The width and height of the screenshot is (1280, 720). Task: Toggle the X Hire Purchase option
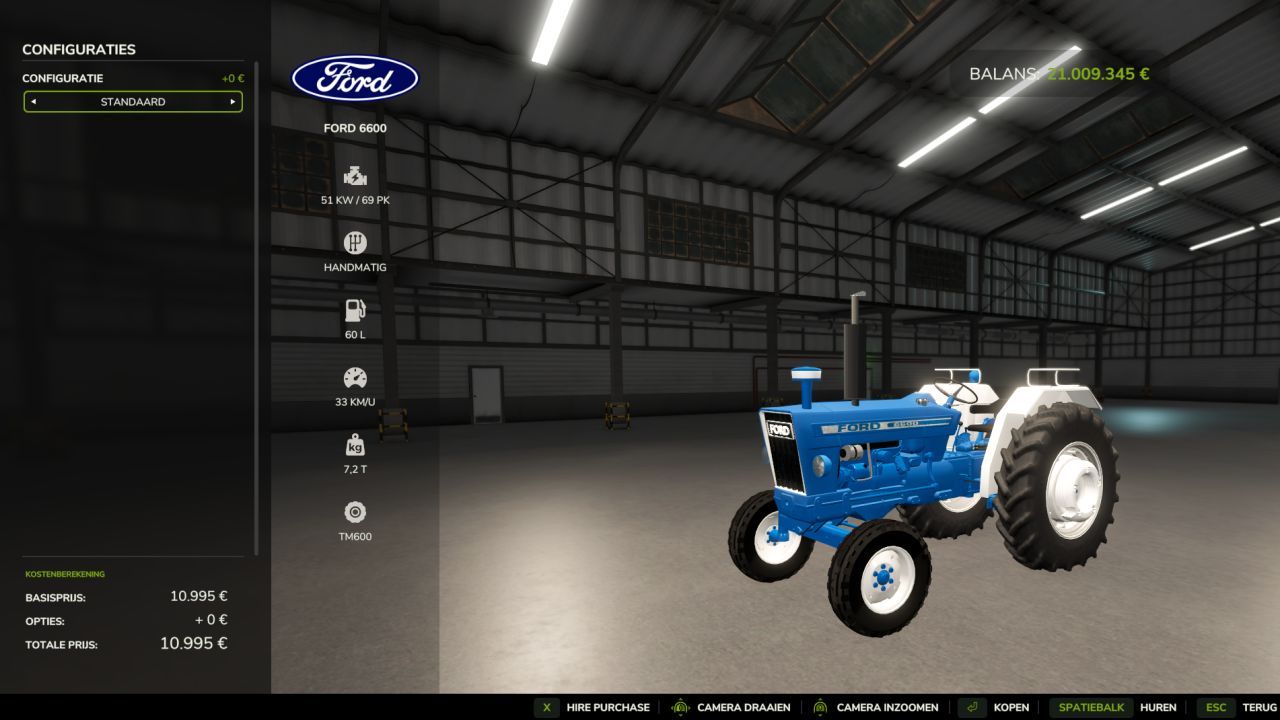[546, 707]
